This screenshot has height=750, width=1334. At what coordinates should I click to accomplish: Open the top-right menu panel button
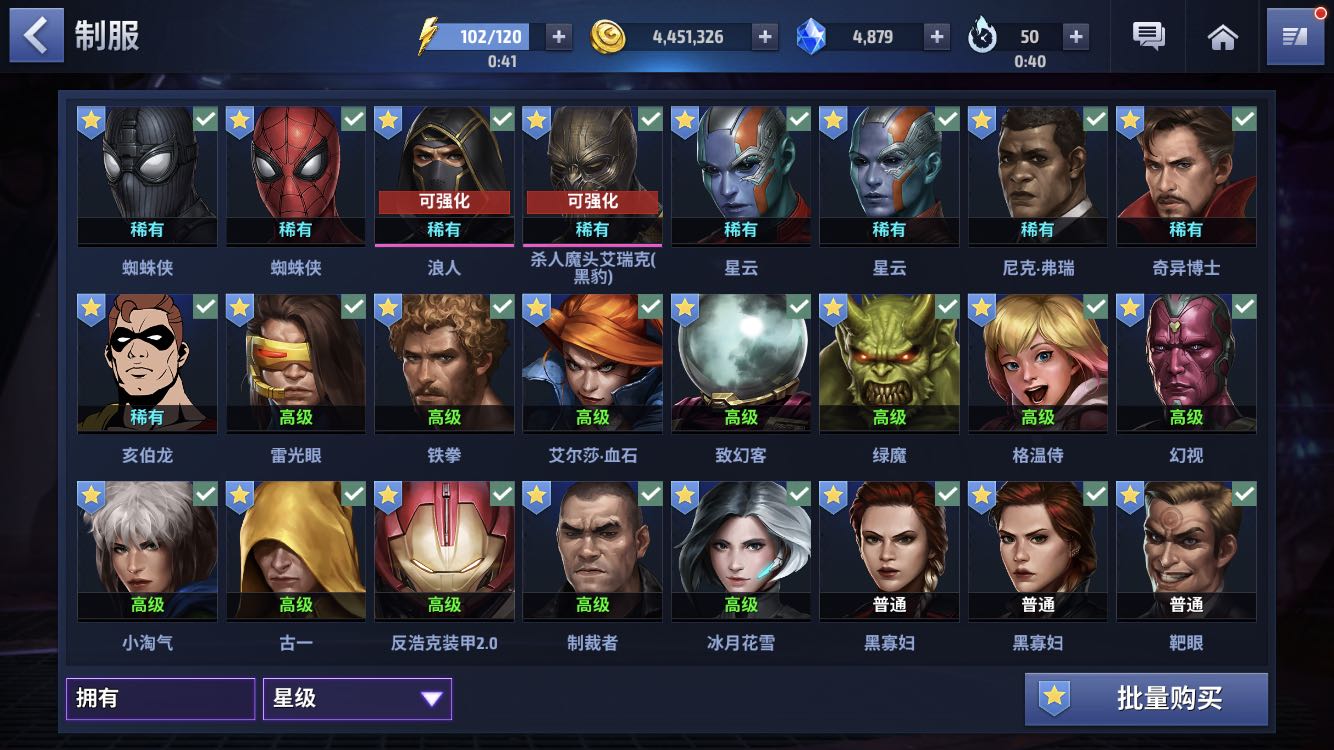point(1294,37)
